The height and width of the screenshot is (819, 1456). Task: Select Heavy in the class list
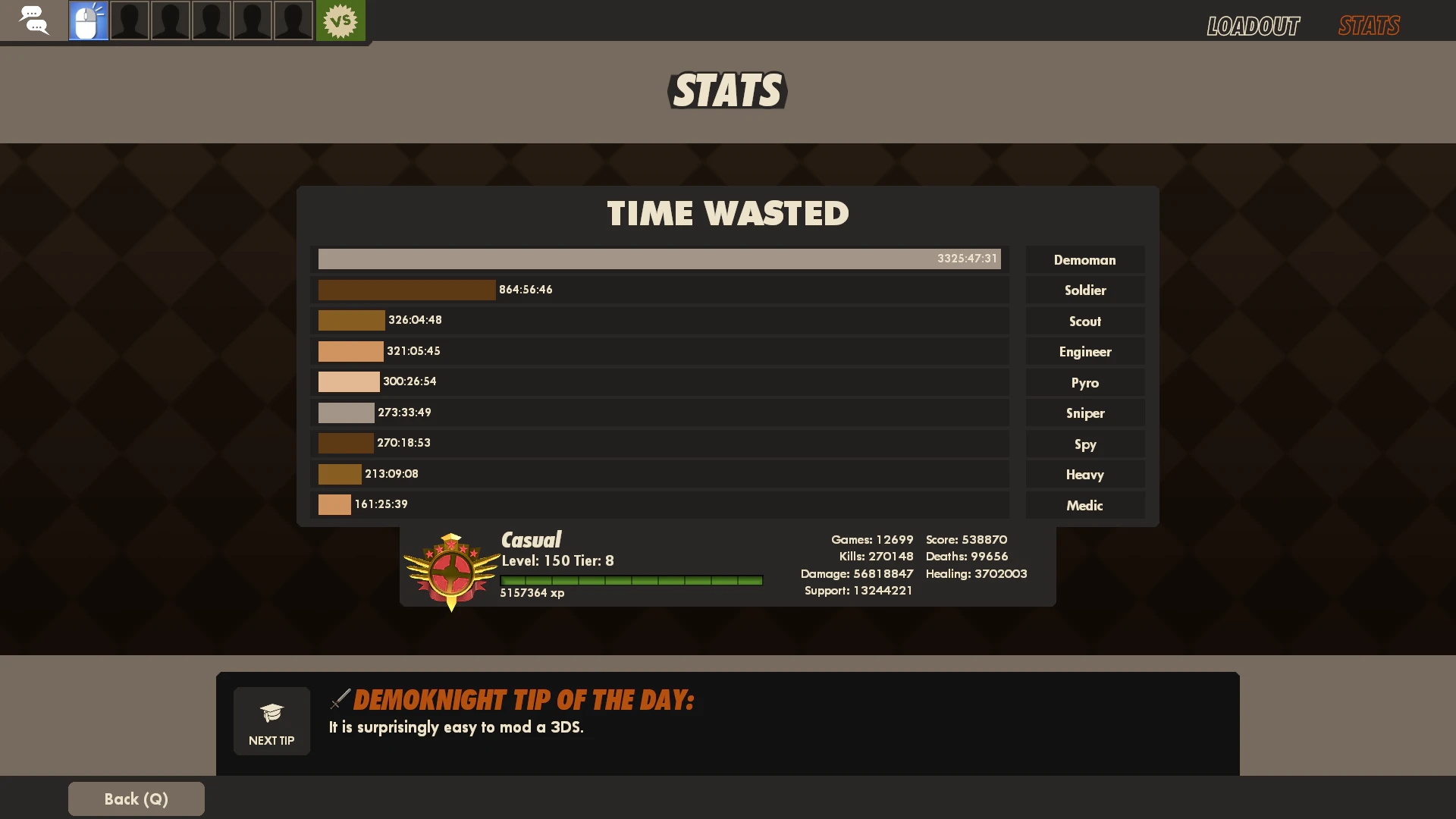1085,474
